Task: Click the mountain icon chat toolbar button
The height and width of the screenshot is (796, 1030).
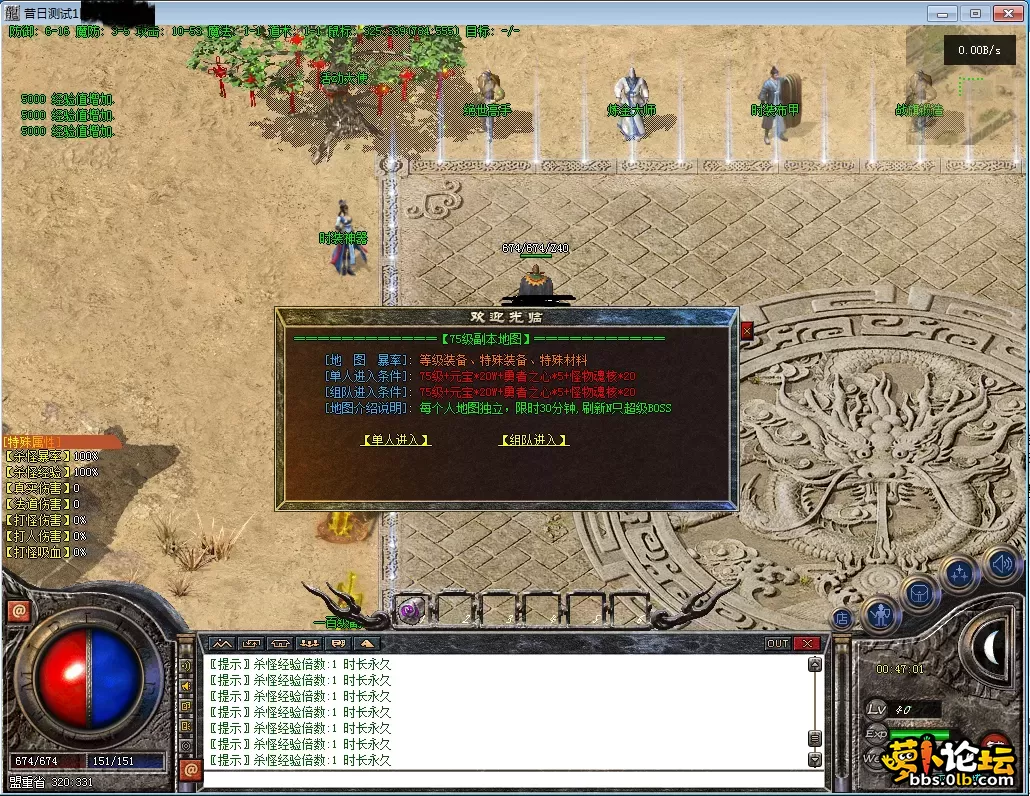Action: (x=221, y=644)
